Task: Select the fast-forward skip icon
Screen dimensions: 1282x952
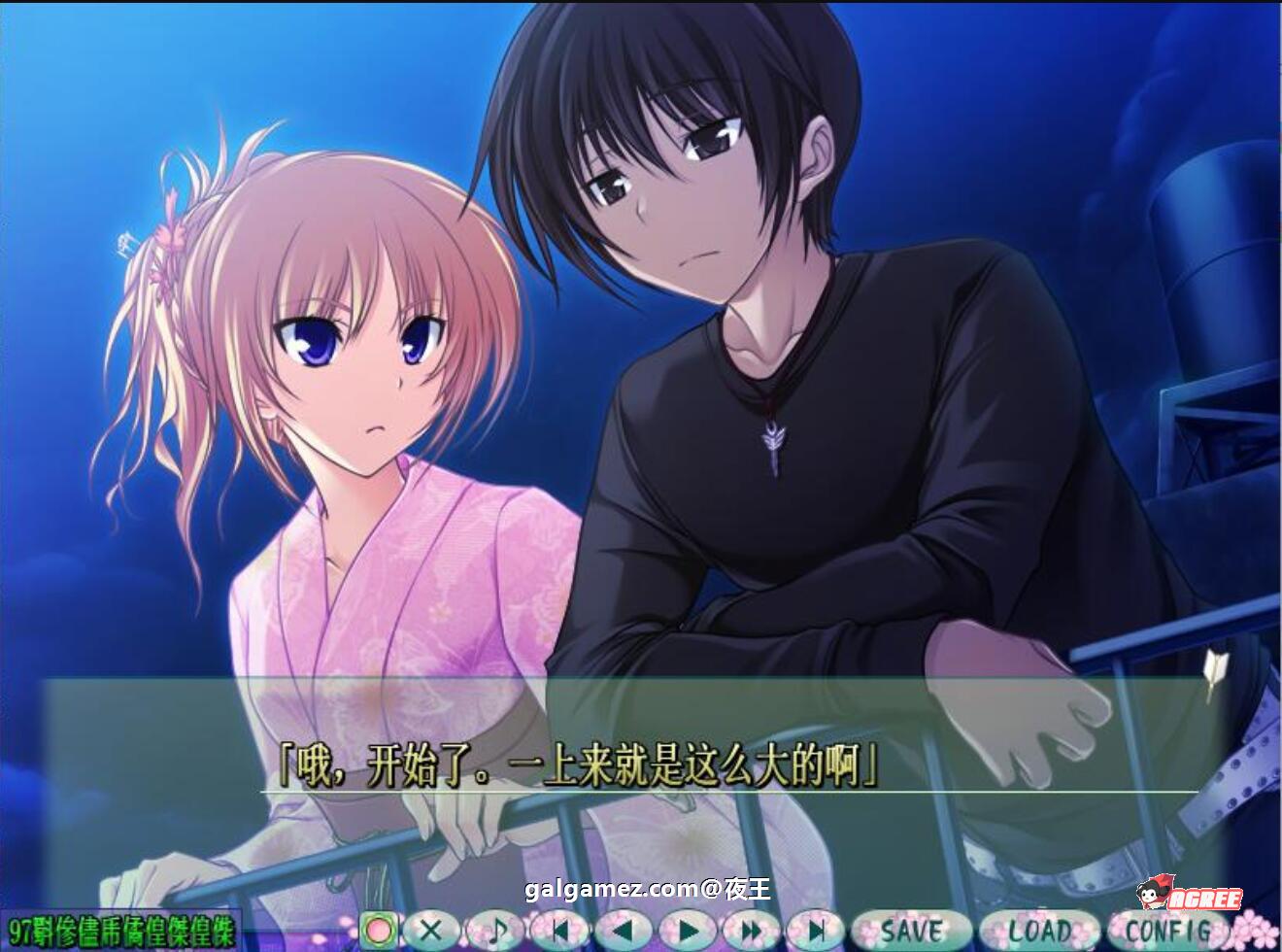Action: (753, 931)
